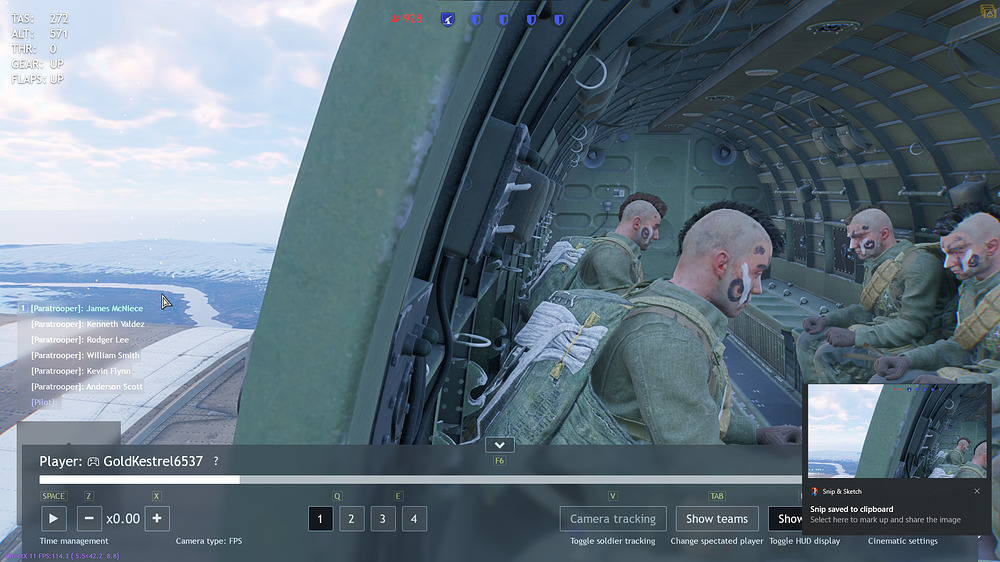Image resolution: width=1000 pixels, height=562 pixels.
Task: Open the saved snip thumbnail
Action: pos(897,432)
